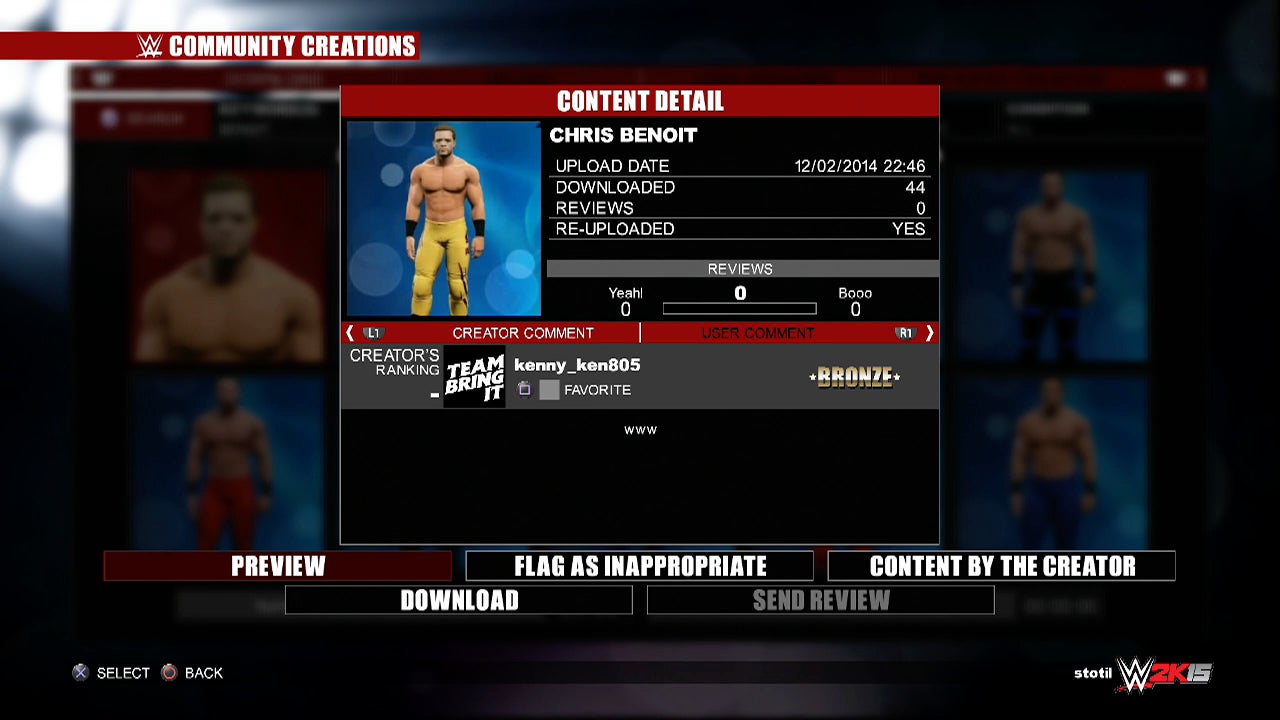Switch to the Creator Comment tab
Viewport: 1280px width, 720px height.
(522, 333)
